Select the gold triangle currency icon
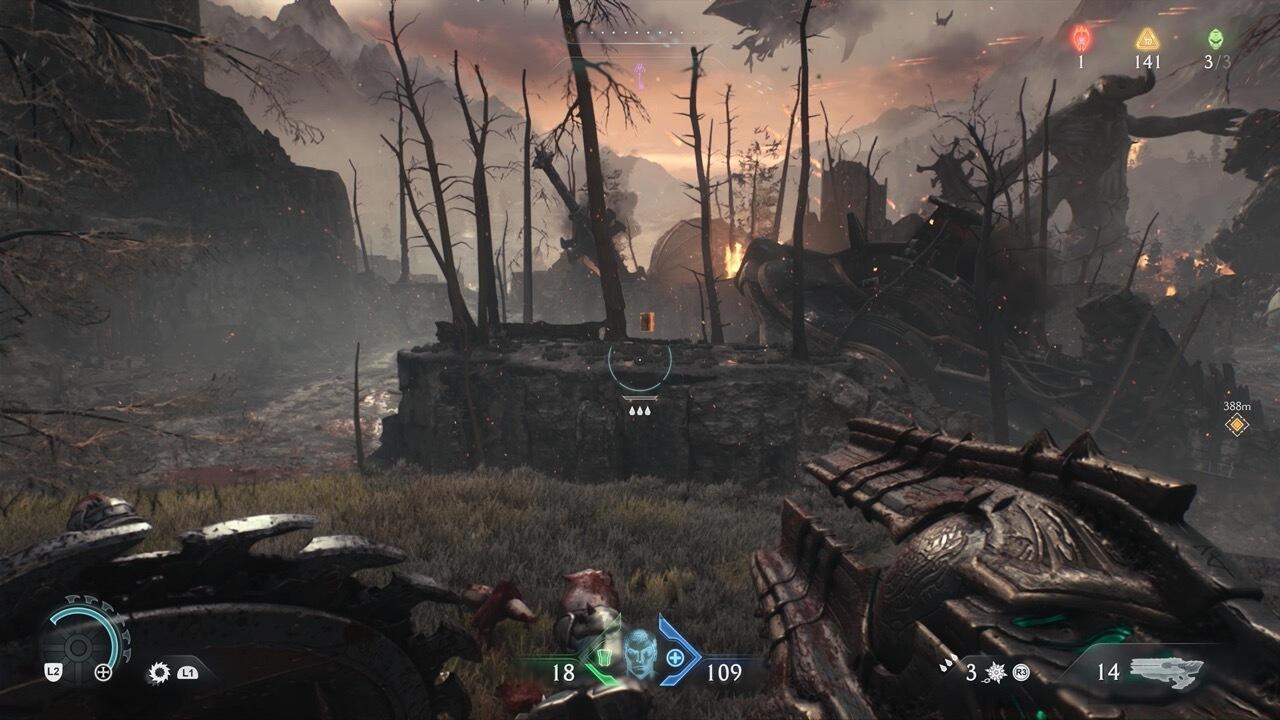This screenshot has width=1280, height=720. click(1147, 39)
